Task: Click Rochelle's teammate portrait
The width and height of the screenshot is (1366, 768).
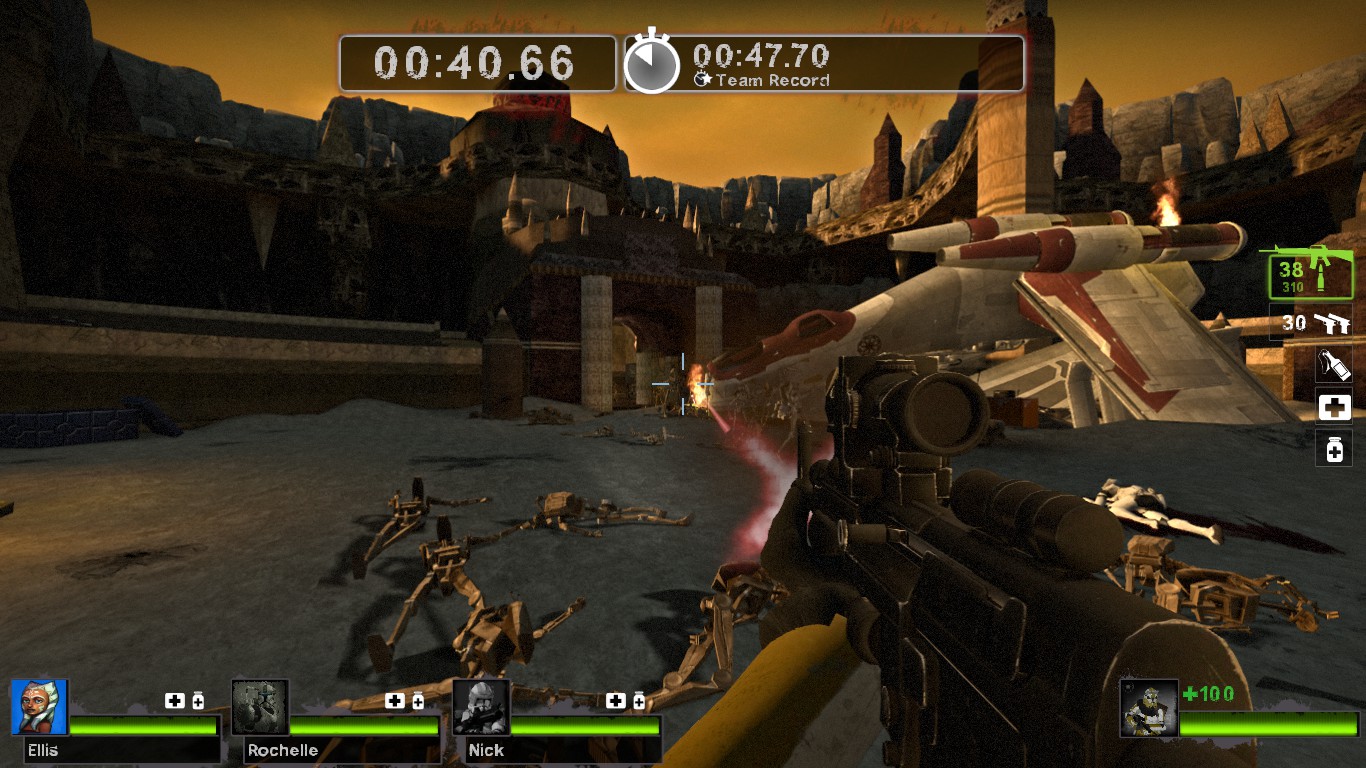Action: pos(260,707)
